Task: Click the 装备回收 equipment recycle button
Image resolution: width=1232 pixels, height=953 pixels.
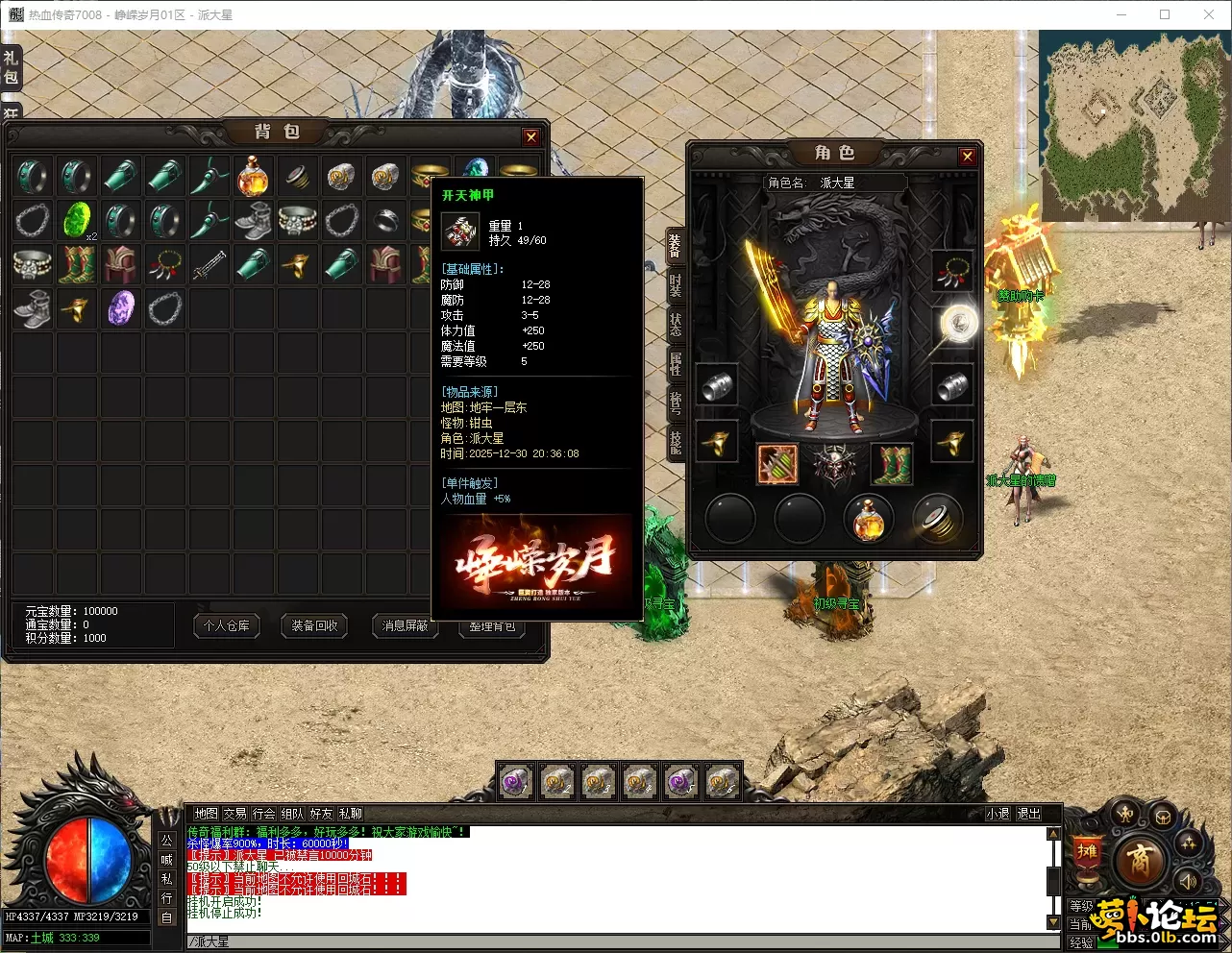Action: click(x=314, y=626)
